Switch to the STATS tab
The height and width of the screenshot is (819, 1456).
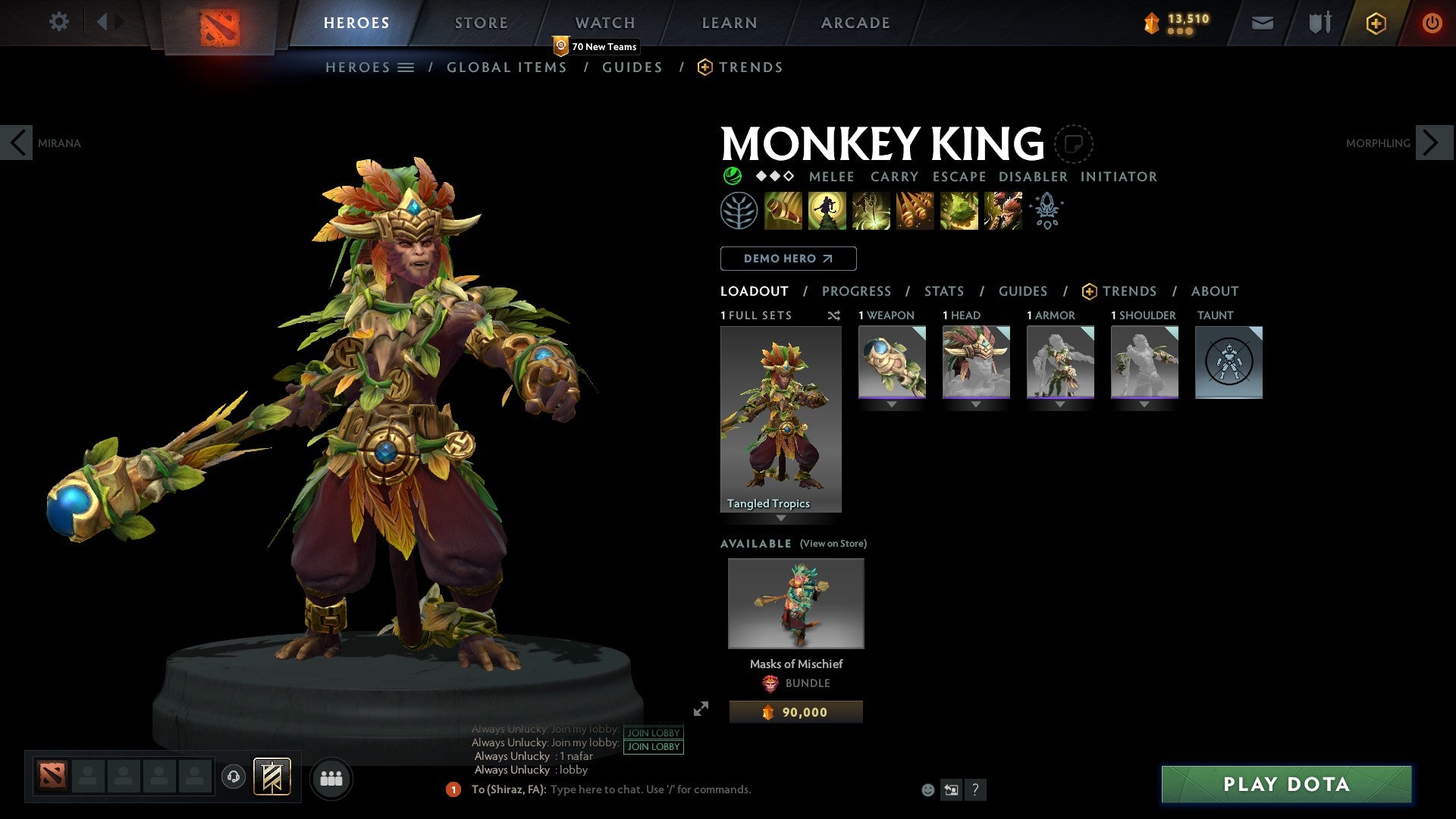pos(943,291)
